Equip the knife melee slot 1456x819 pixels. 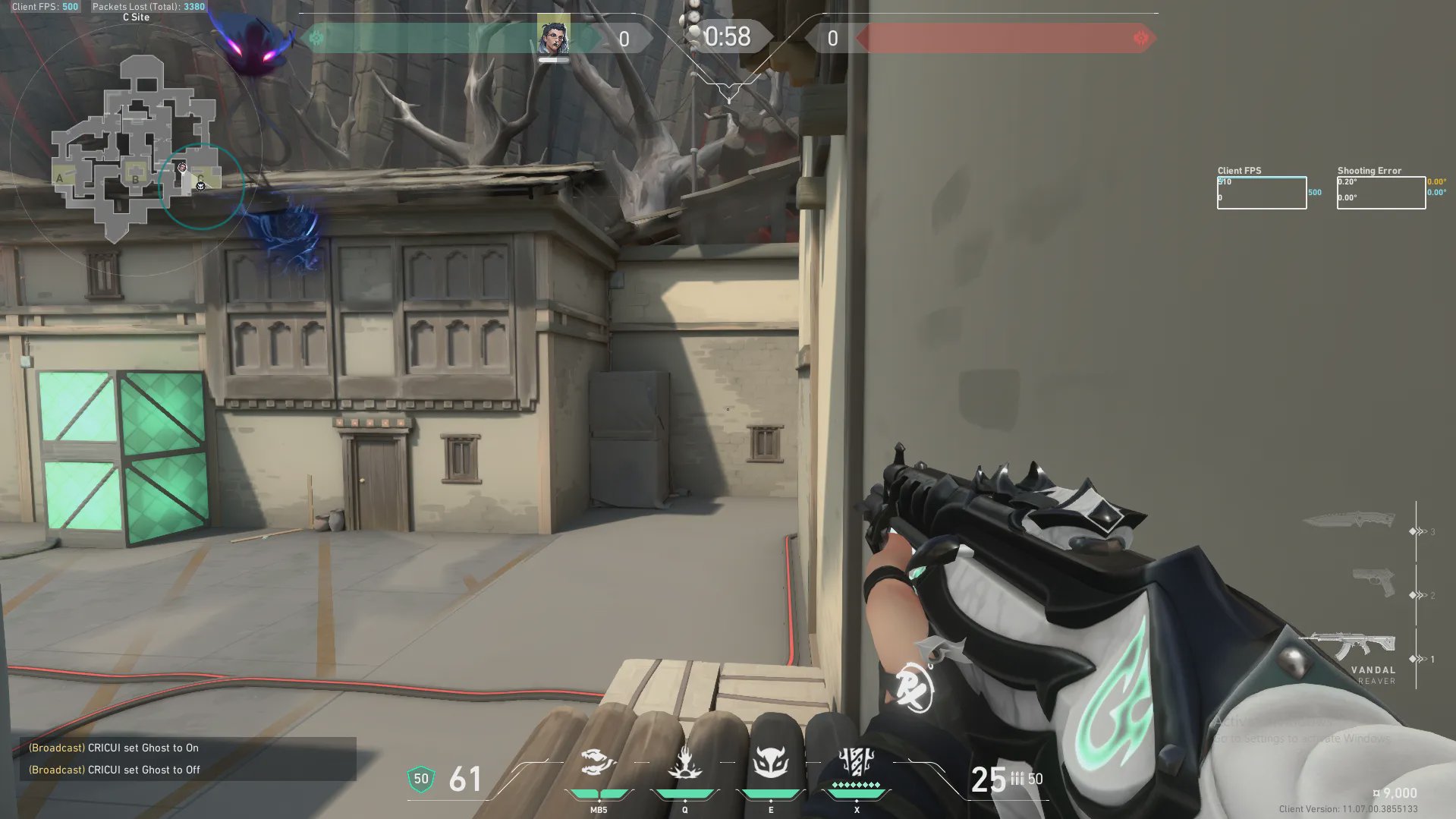click(x=1349, y=521)
